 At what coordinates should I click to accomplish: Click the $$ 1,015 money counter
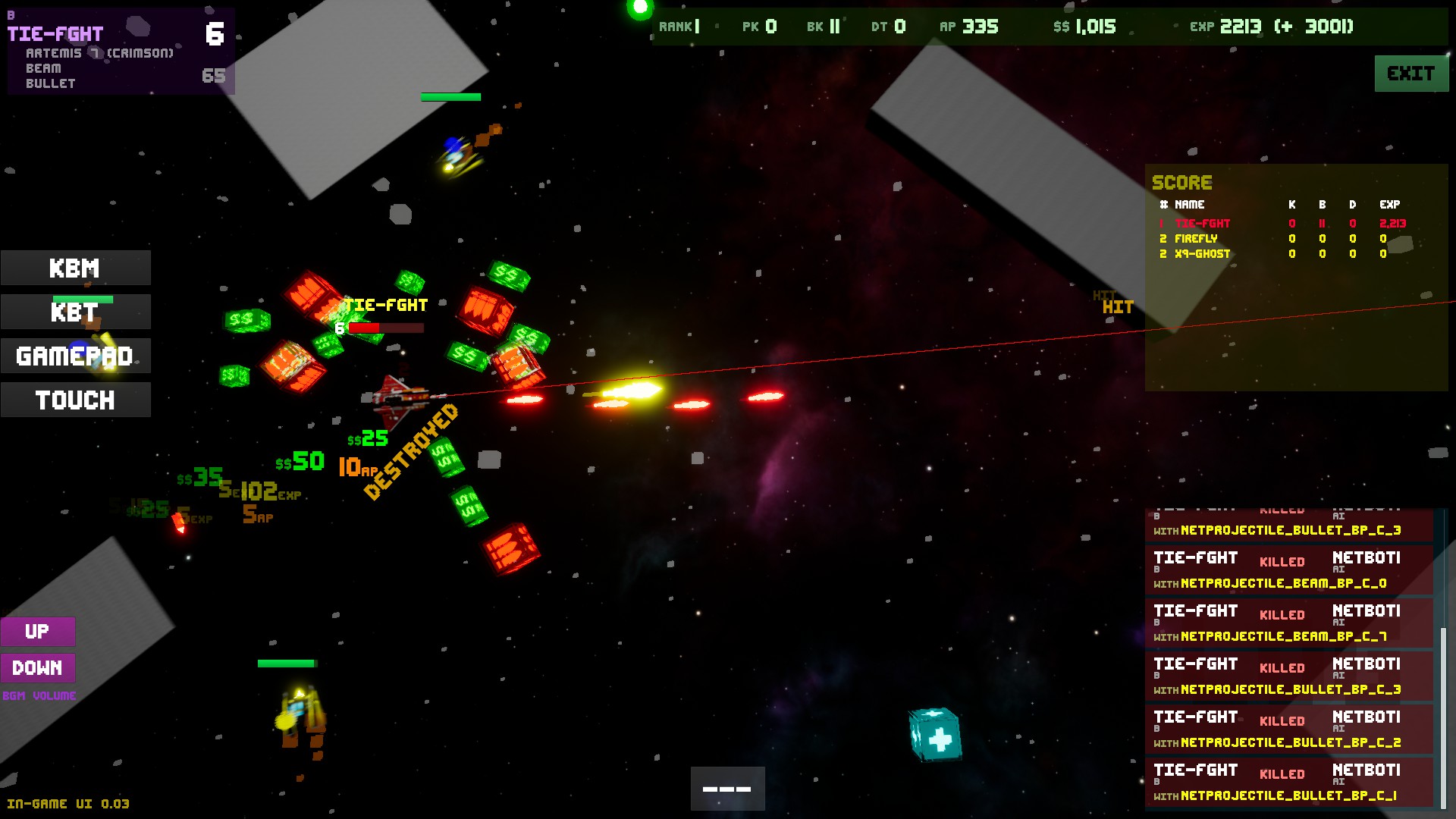[1086, 27]
